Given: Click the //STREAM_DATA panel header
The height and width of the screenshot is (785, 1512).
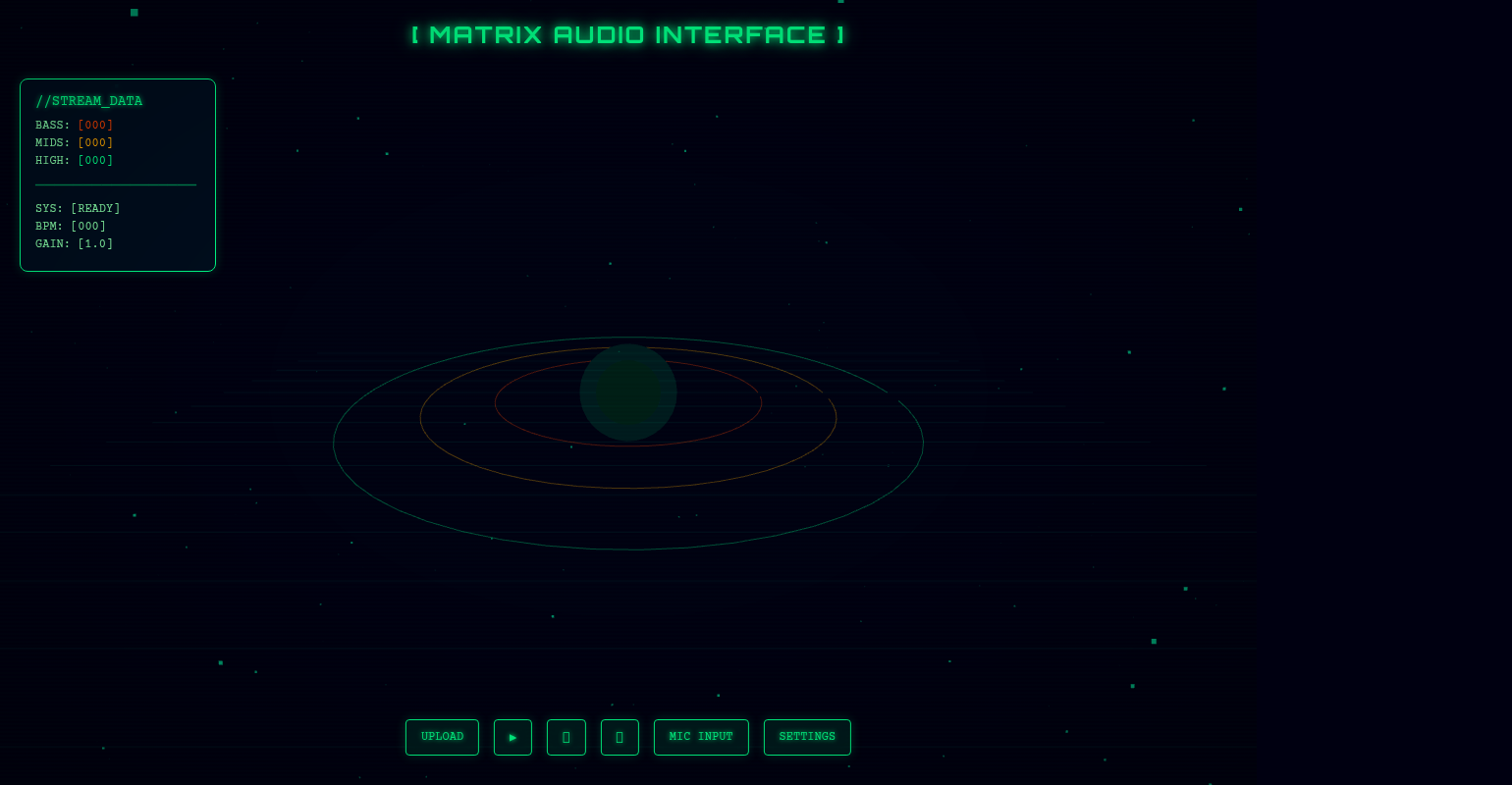Looking at the screenshot, I should [x=88, y=100].
